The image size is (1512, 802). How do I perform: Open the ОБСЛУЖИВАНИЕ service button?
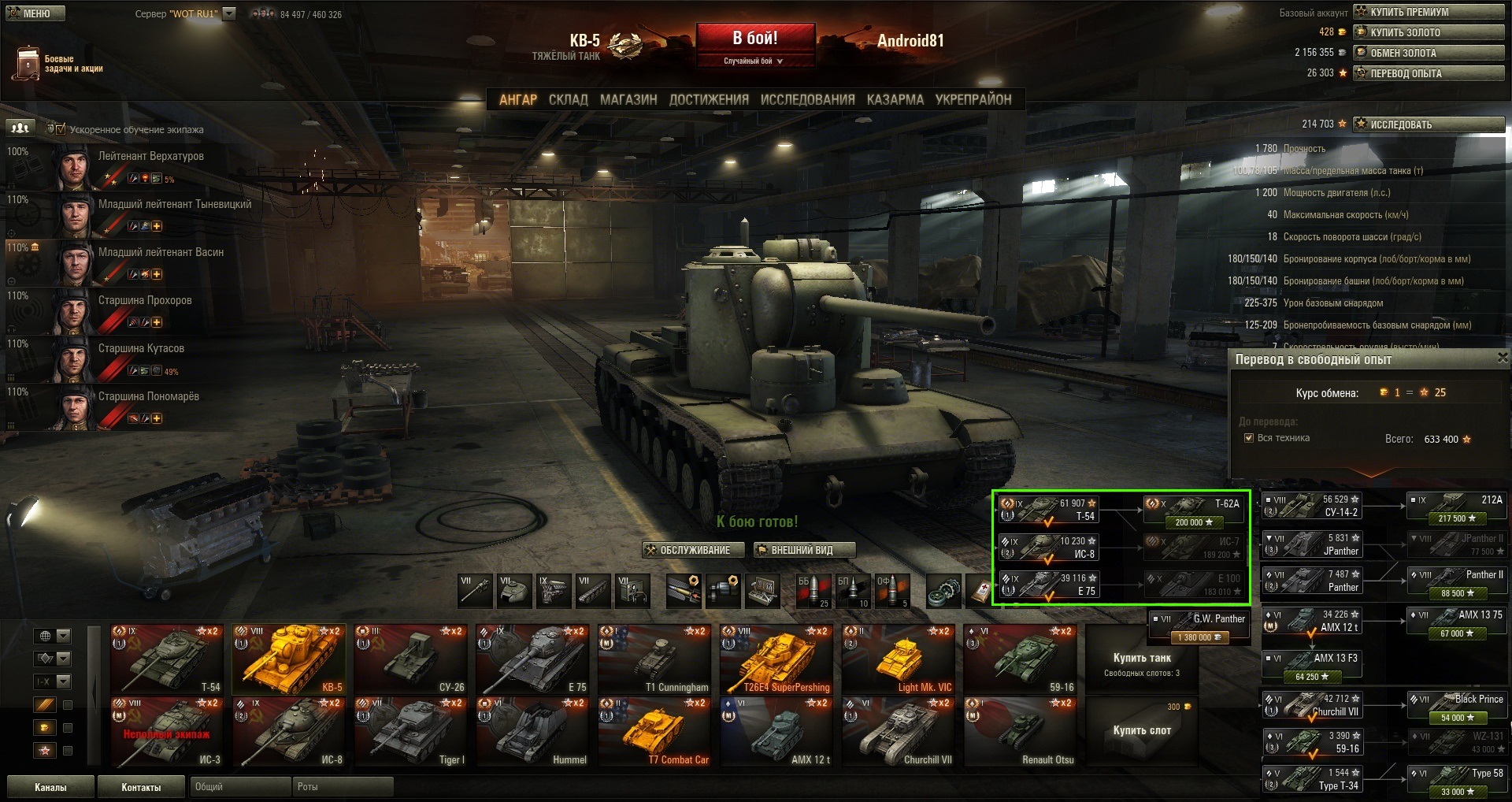pos(694,550)
